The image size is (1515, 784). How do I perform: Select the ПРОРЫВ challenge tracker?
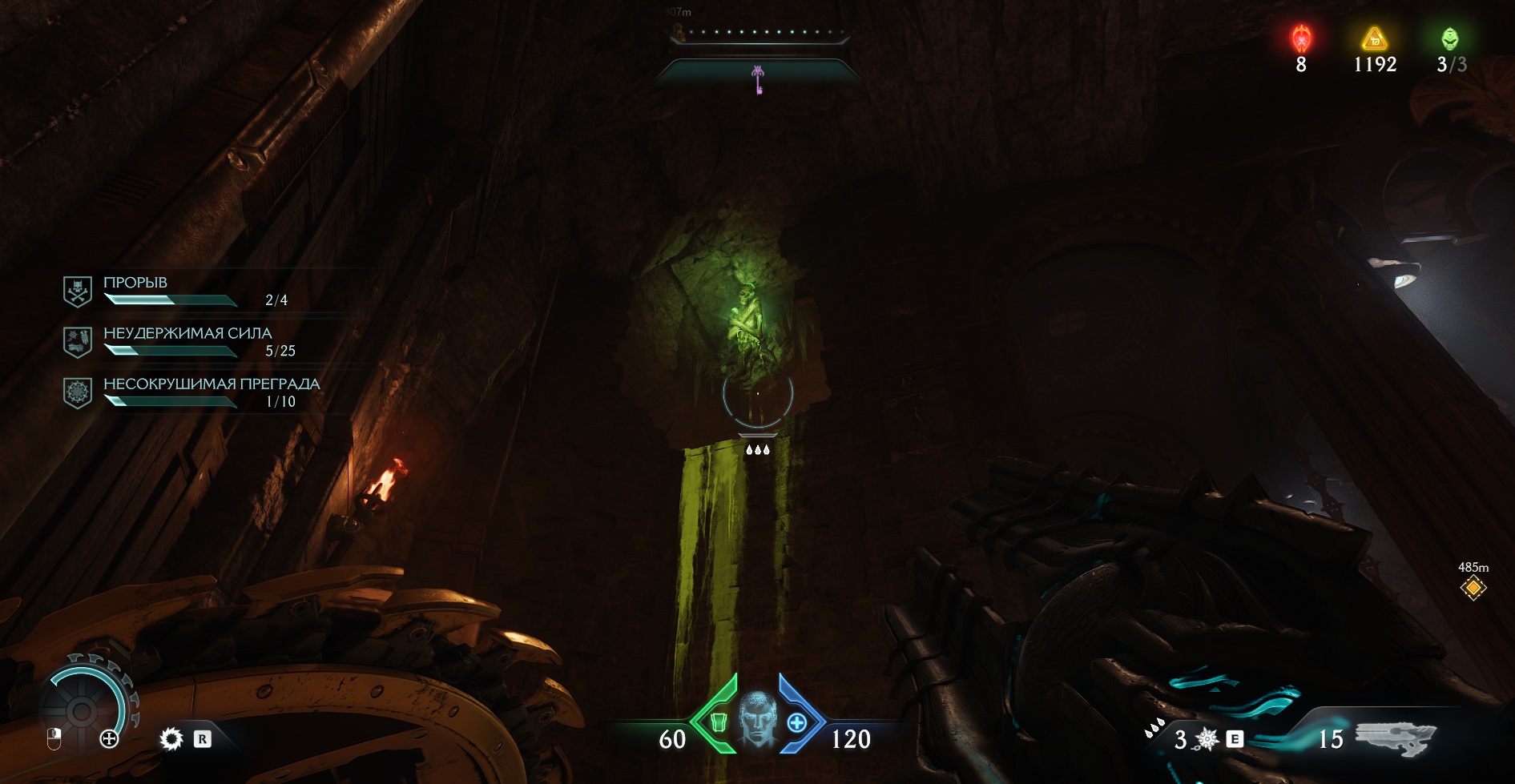click(135, 283)
